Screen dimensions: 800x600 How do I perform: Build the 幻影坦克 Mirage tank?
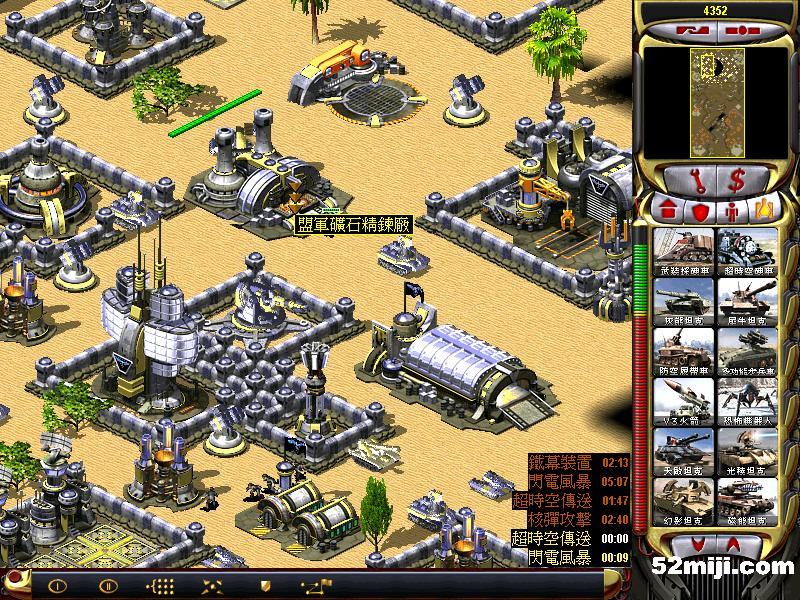685,501
